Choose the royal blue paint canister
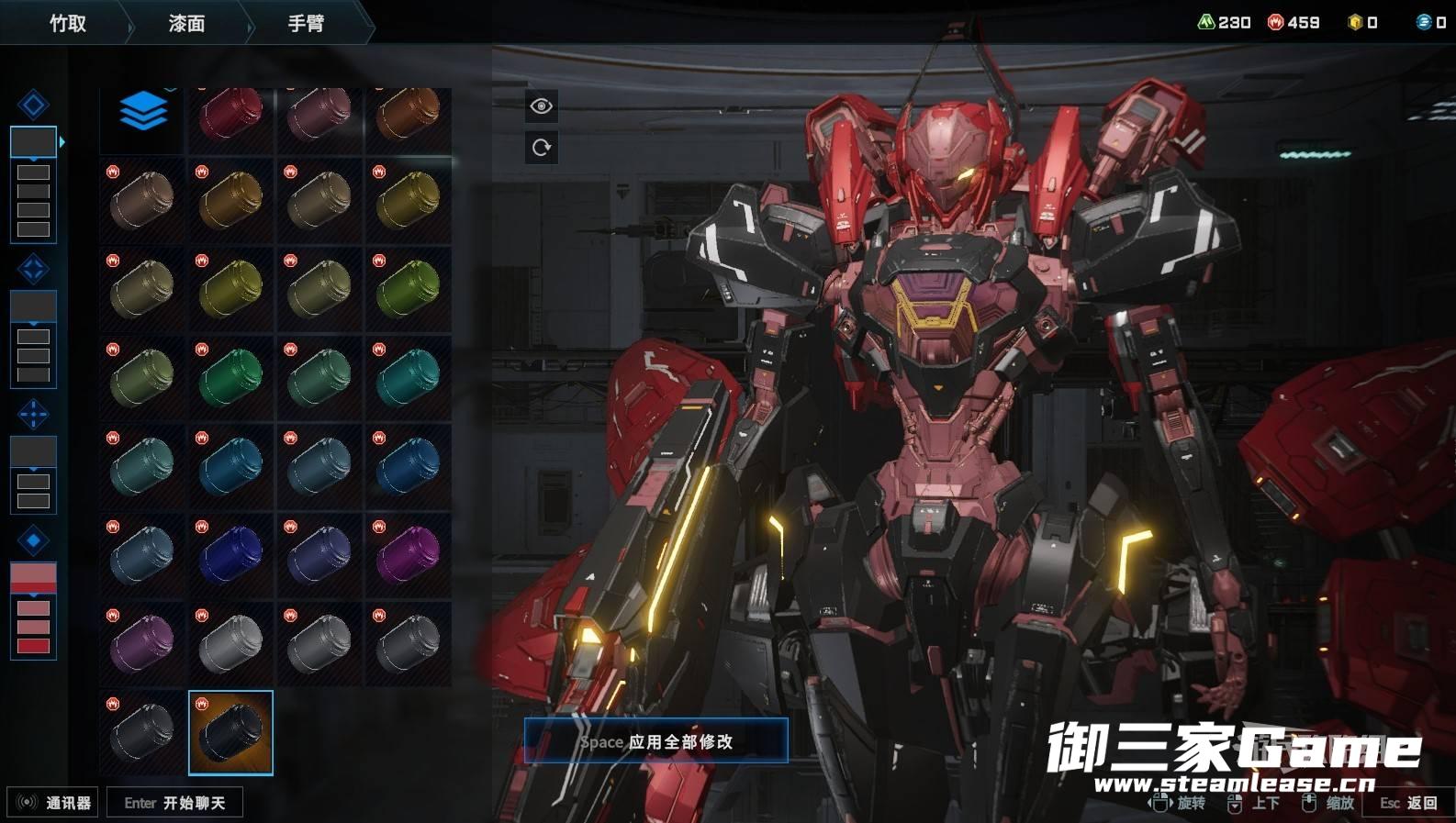The height and width of the screenshot is (823, 1456). (230, 555)
